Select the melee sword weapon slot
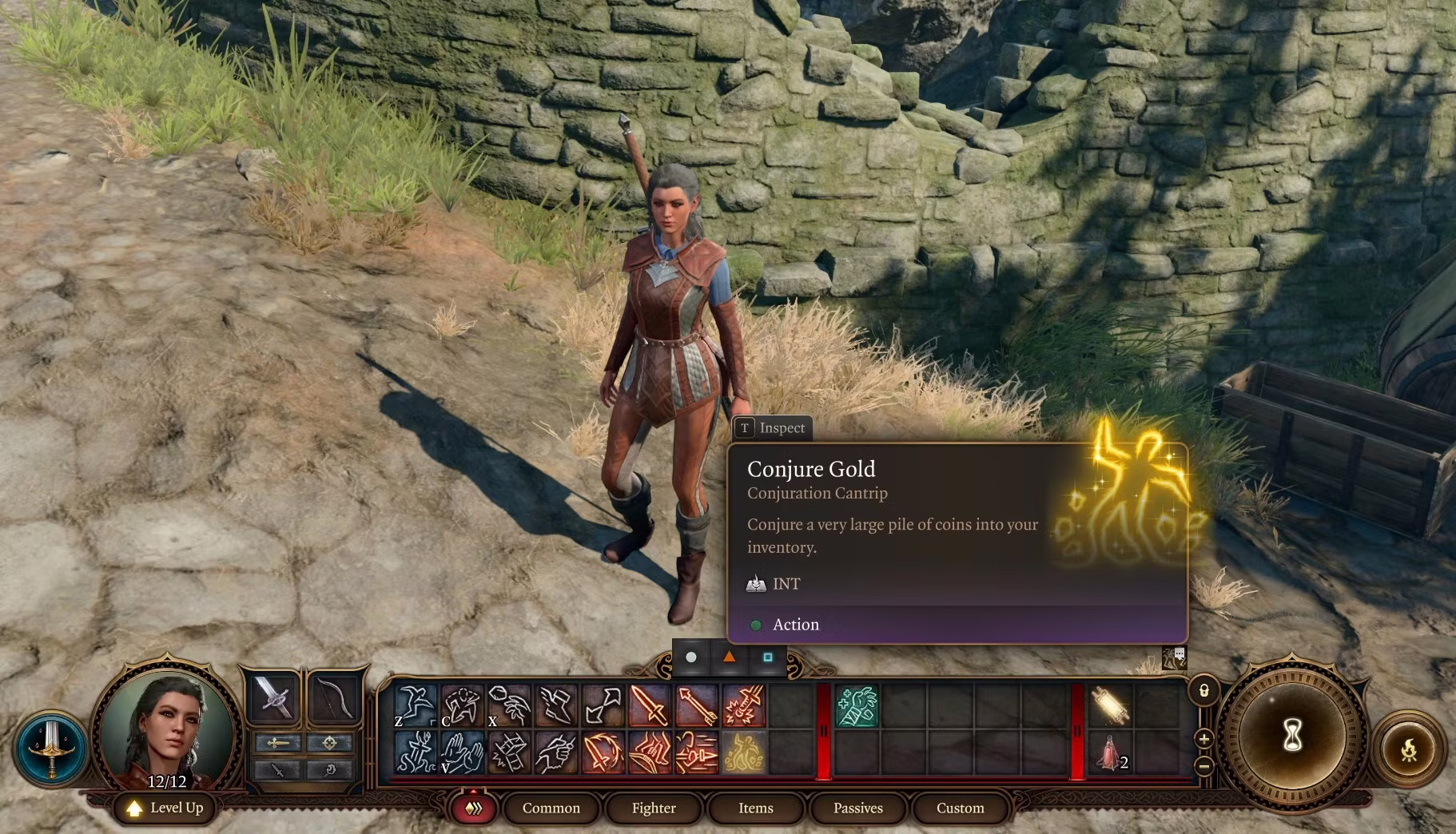 (x=273, y=697)
